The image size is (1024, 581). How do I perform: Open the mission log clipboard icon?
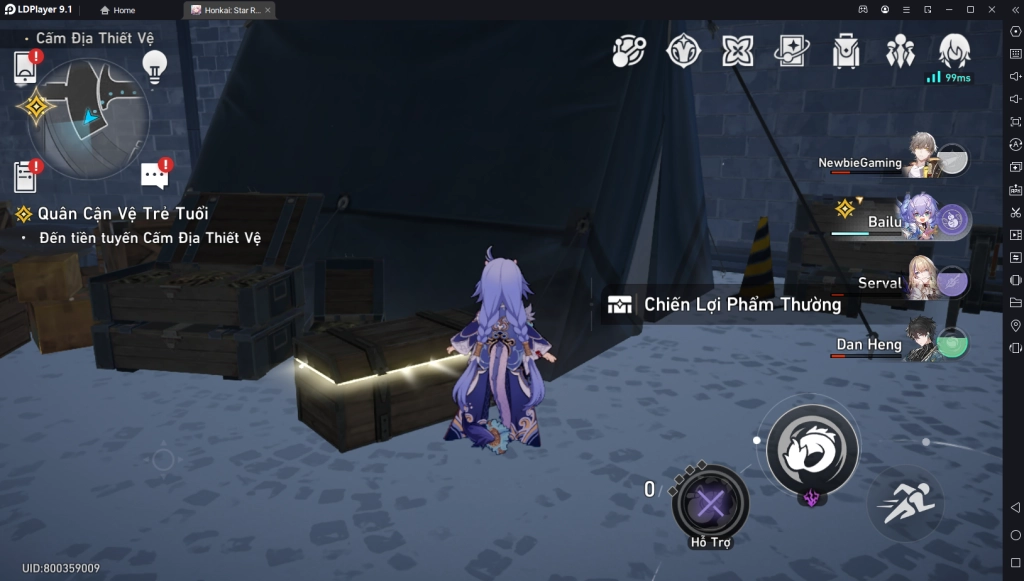[26, 176]
